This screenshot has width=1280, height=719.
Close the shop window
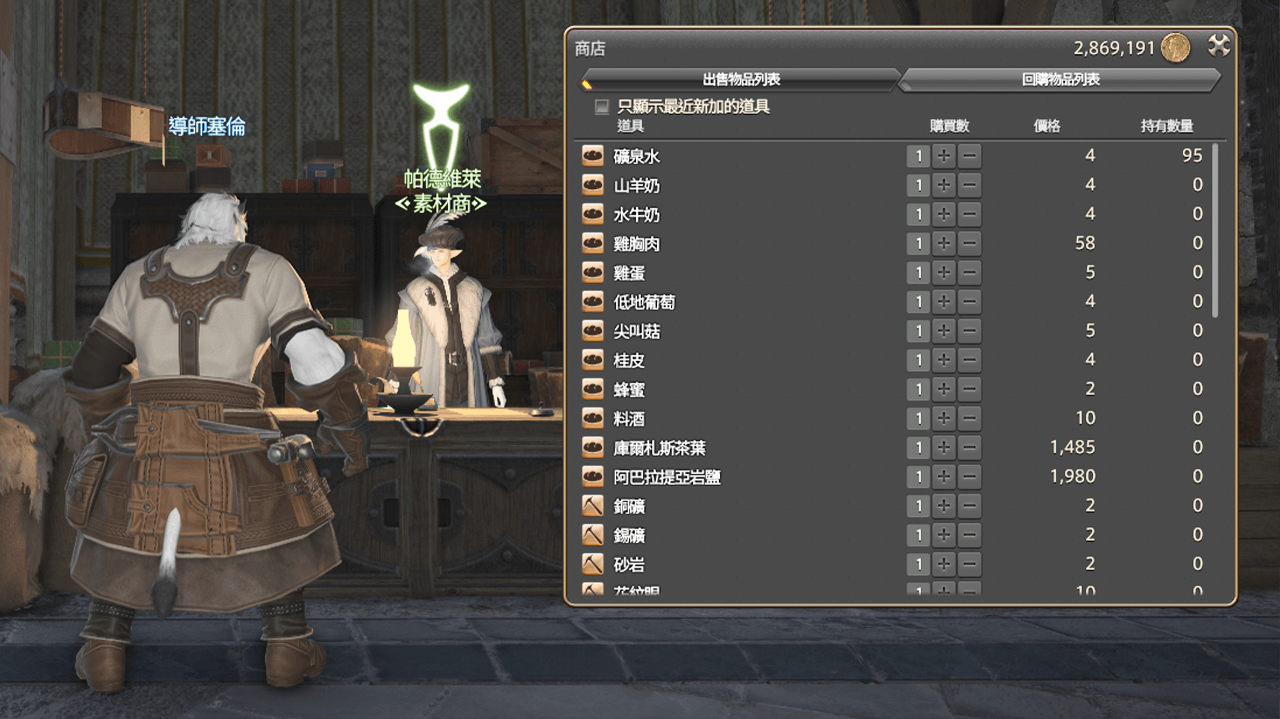[1218, 46]
